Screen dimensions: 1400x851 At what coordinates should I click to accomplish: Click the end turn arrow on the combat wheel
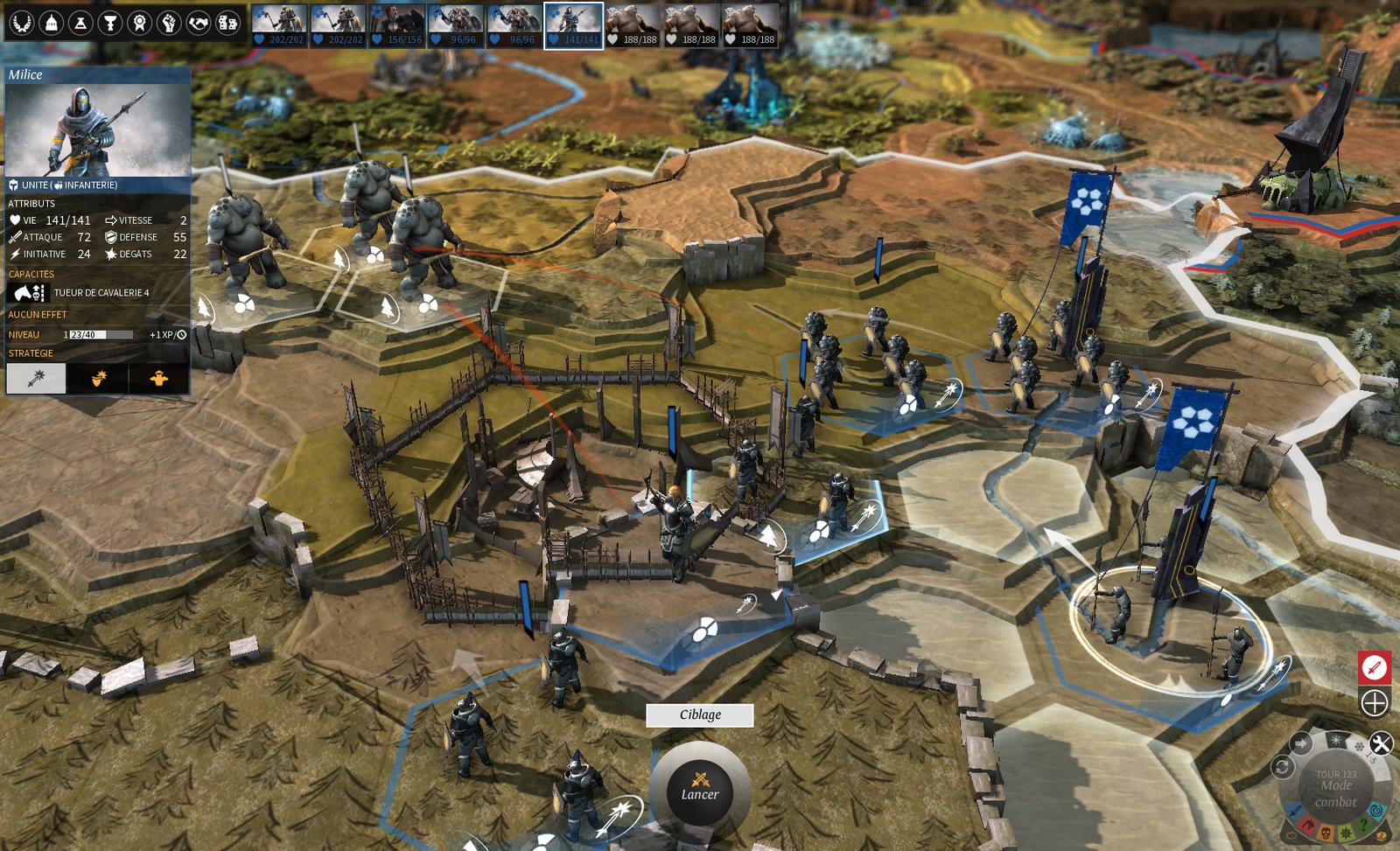pos(1301,743)
